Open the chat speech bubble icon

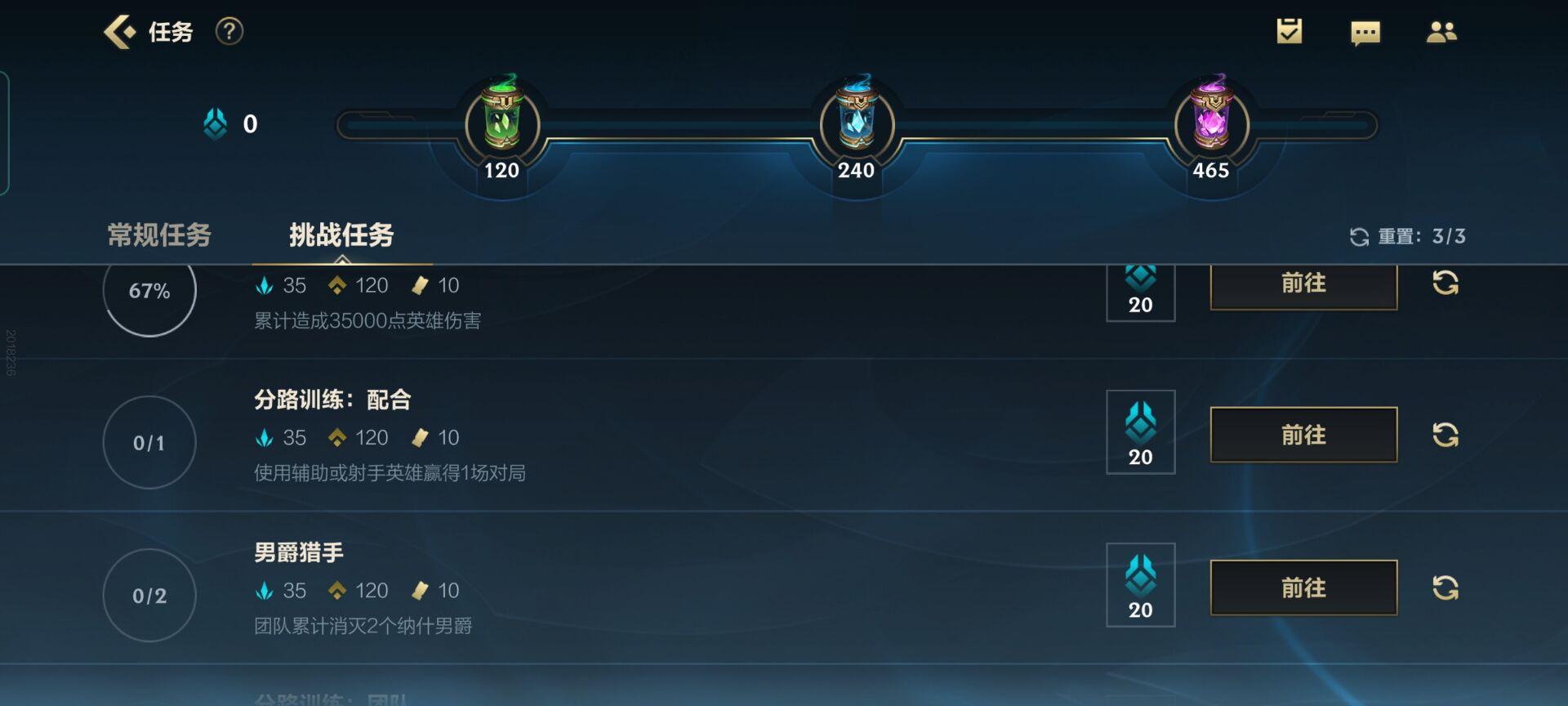(x=1365, y=34)
